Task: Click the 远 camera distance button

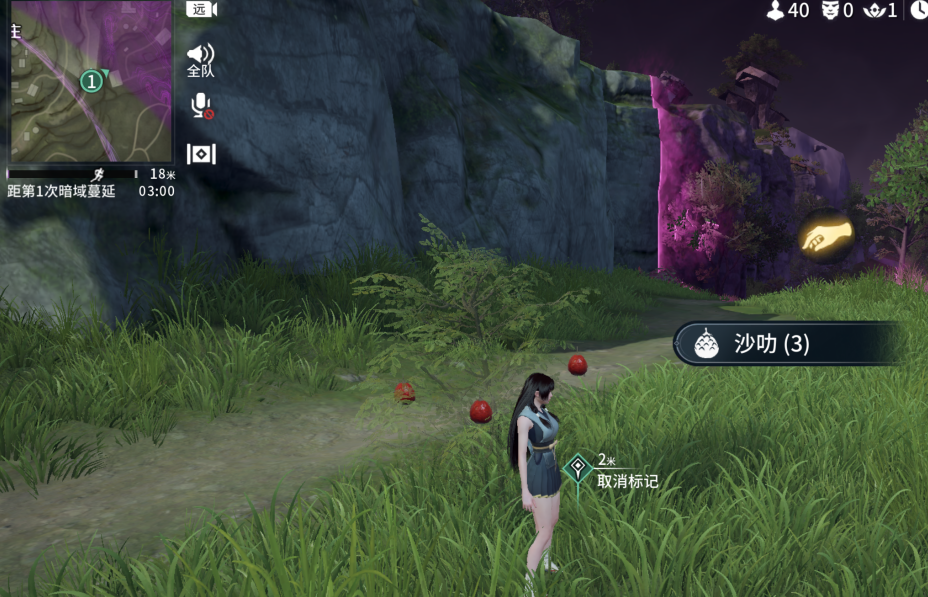Action: coord(201,10)
